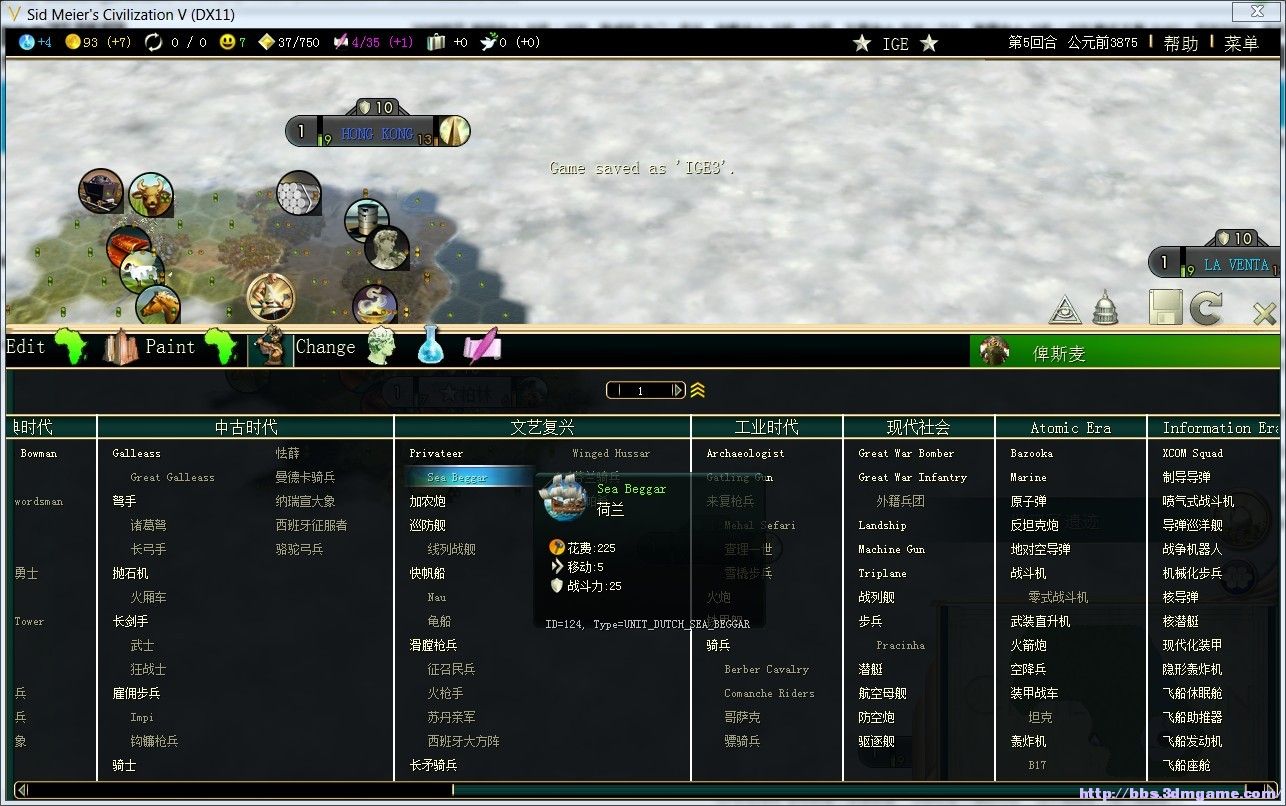This screenshot has height=806, width=1286.
Task: Choose the Bazooka unit
Action: pos(1032,454)
